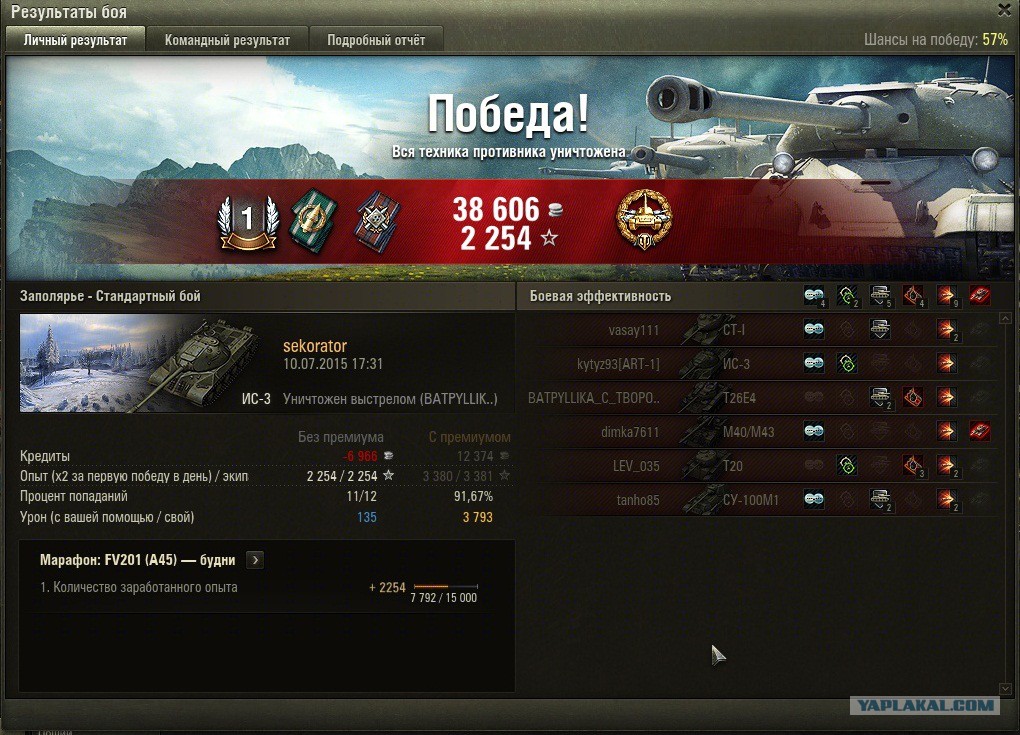View the golden tank mastery badge
The height and width of the screenshot is (735, 1020).
coord(644,219)
